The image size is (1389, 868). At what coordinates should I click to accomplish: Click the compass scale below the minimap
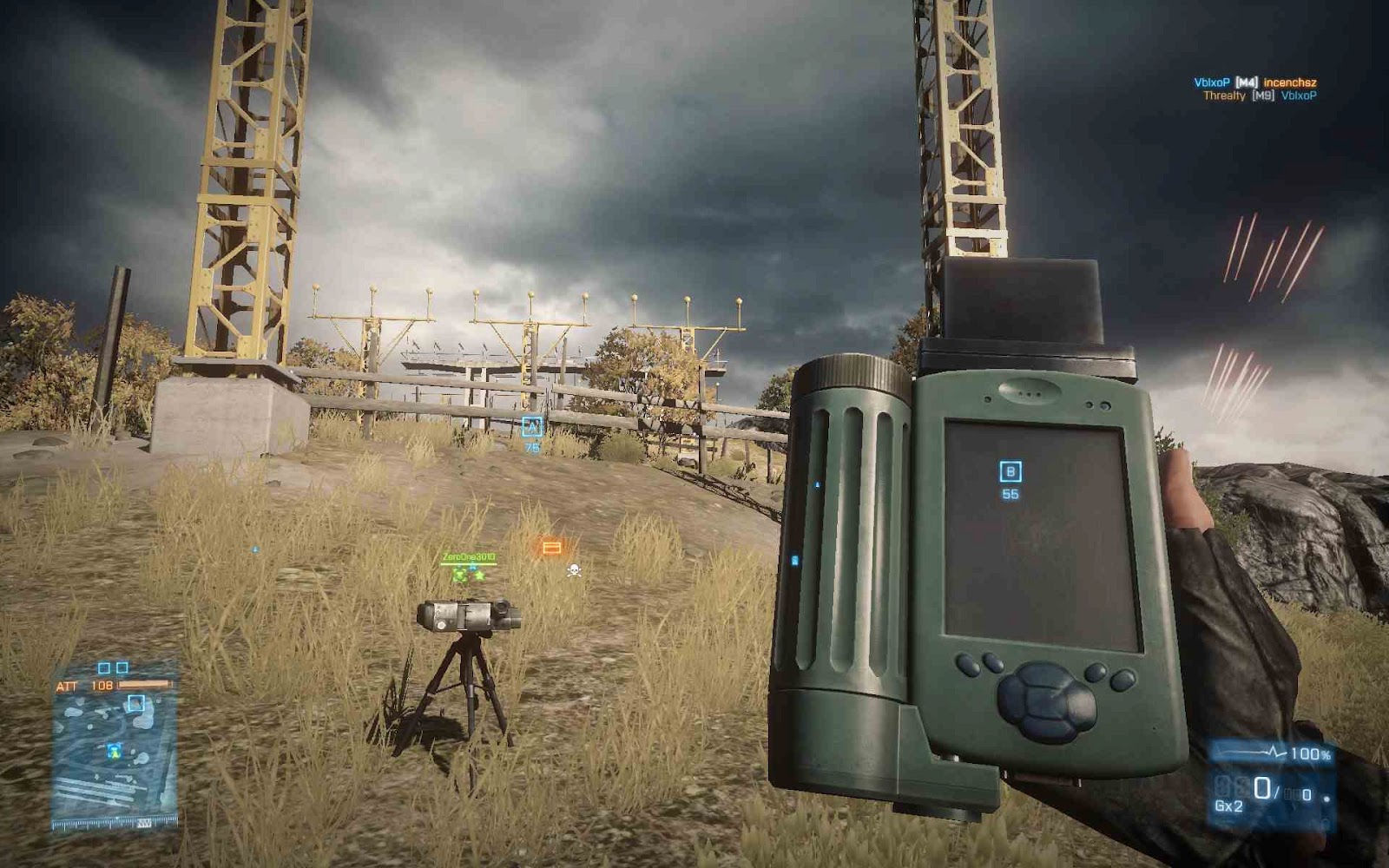coord(115,821)
